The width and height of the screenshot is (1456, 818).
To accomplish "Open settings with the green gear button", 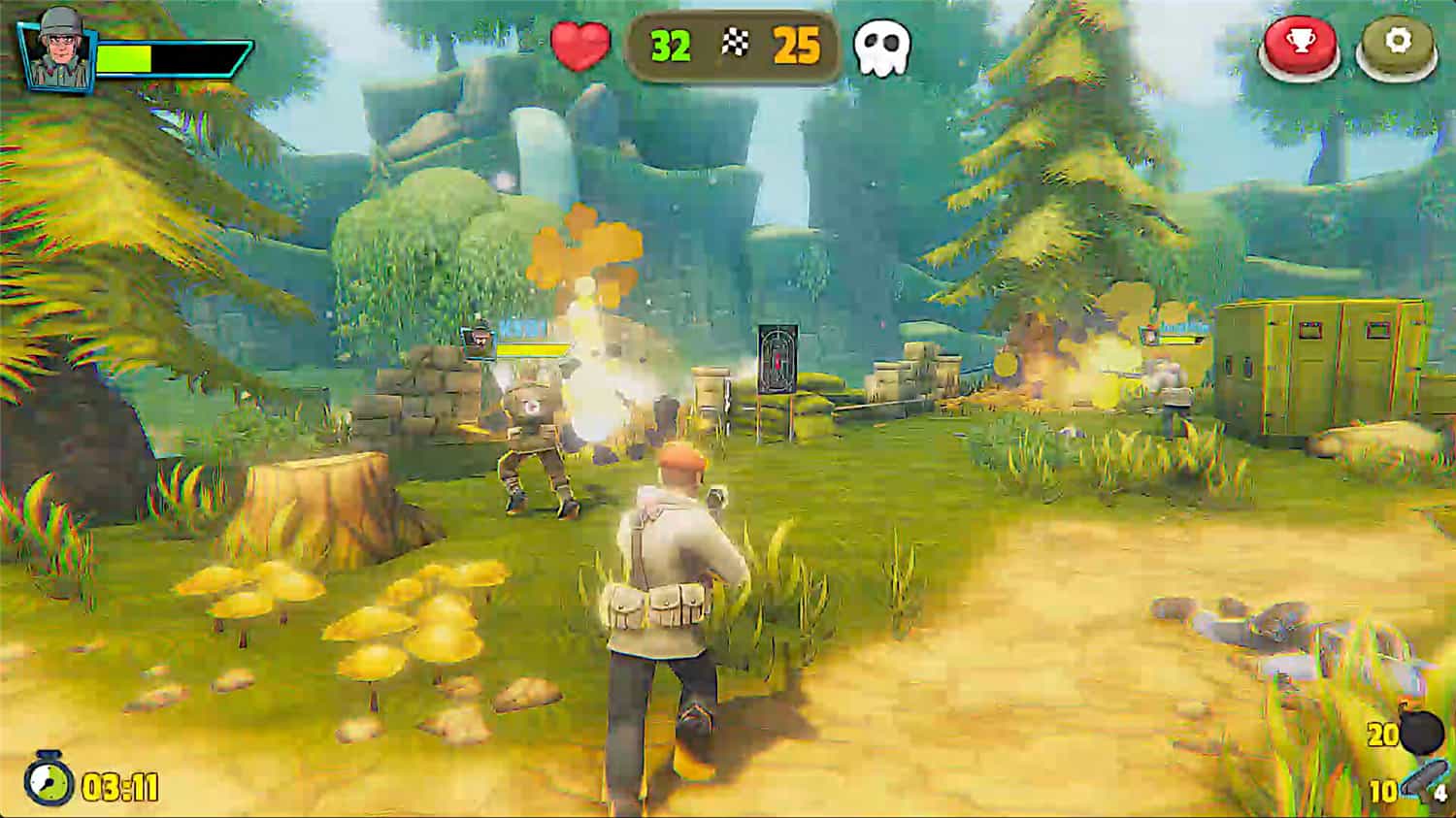I will 1396,46.
